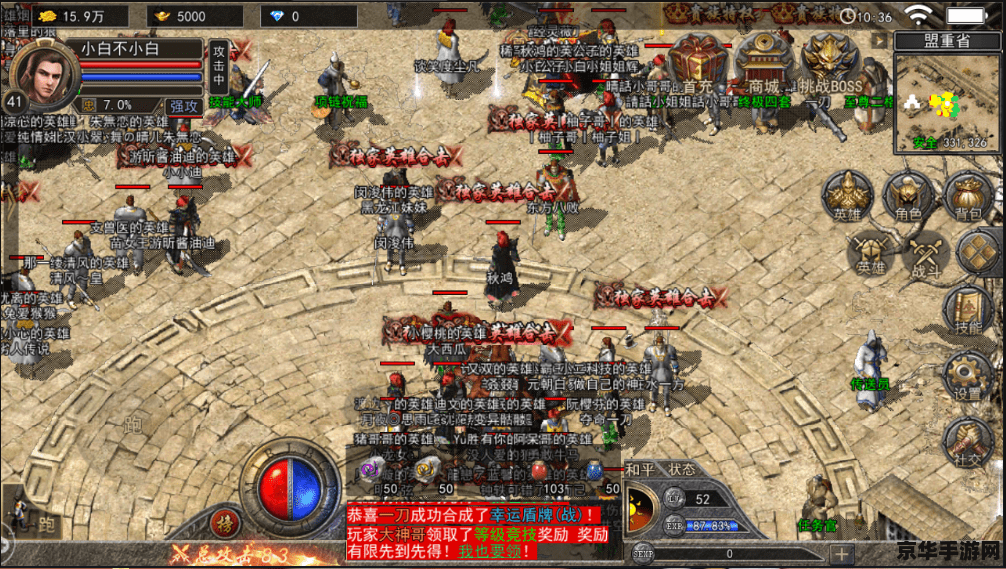This screenshot has width=1006, height=569.
Task: Open the 角色 character sheet
Action: (908, 195)
